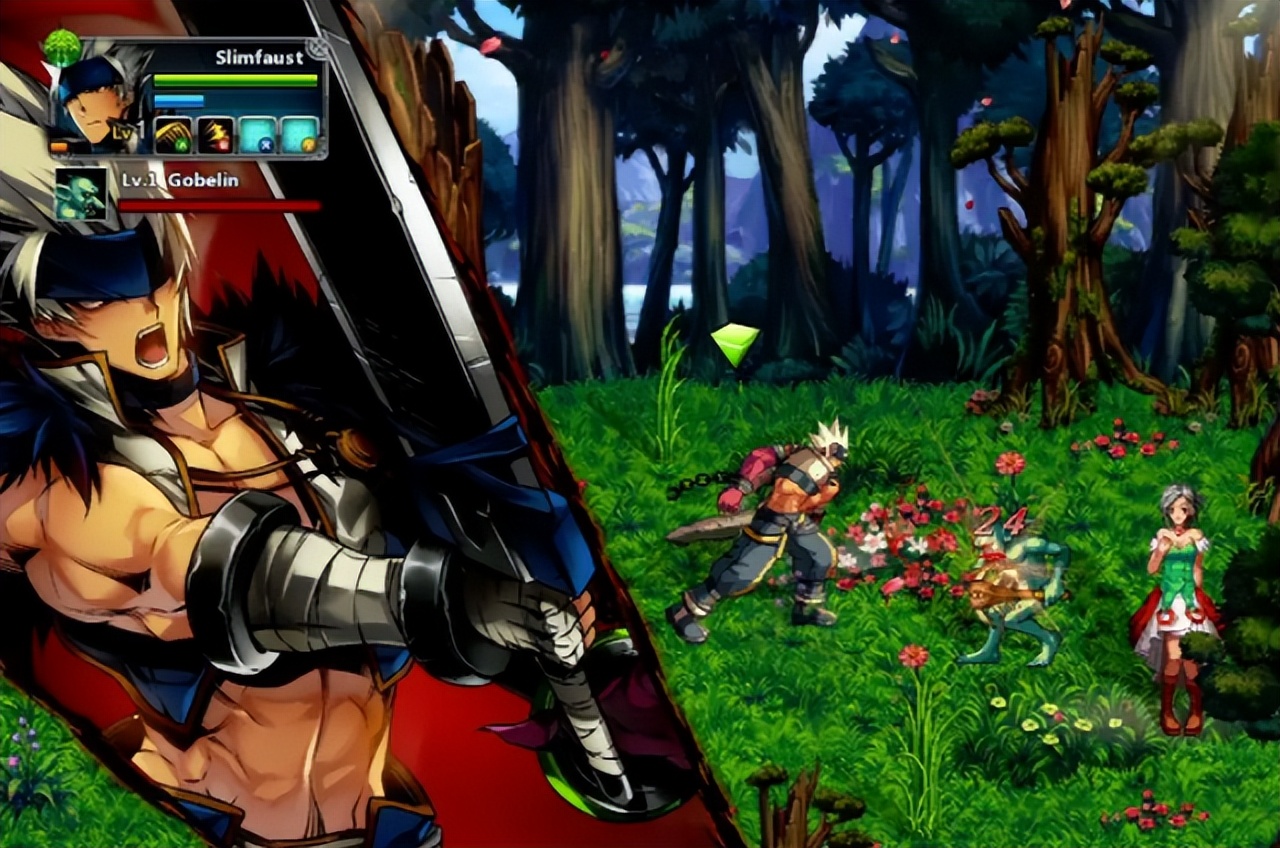
Task: Select the empty skill slot with yellow badge
Action: pos(298,135)
